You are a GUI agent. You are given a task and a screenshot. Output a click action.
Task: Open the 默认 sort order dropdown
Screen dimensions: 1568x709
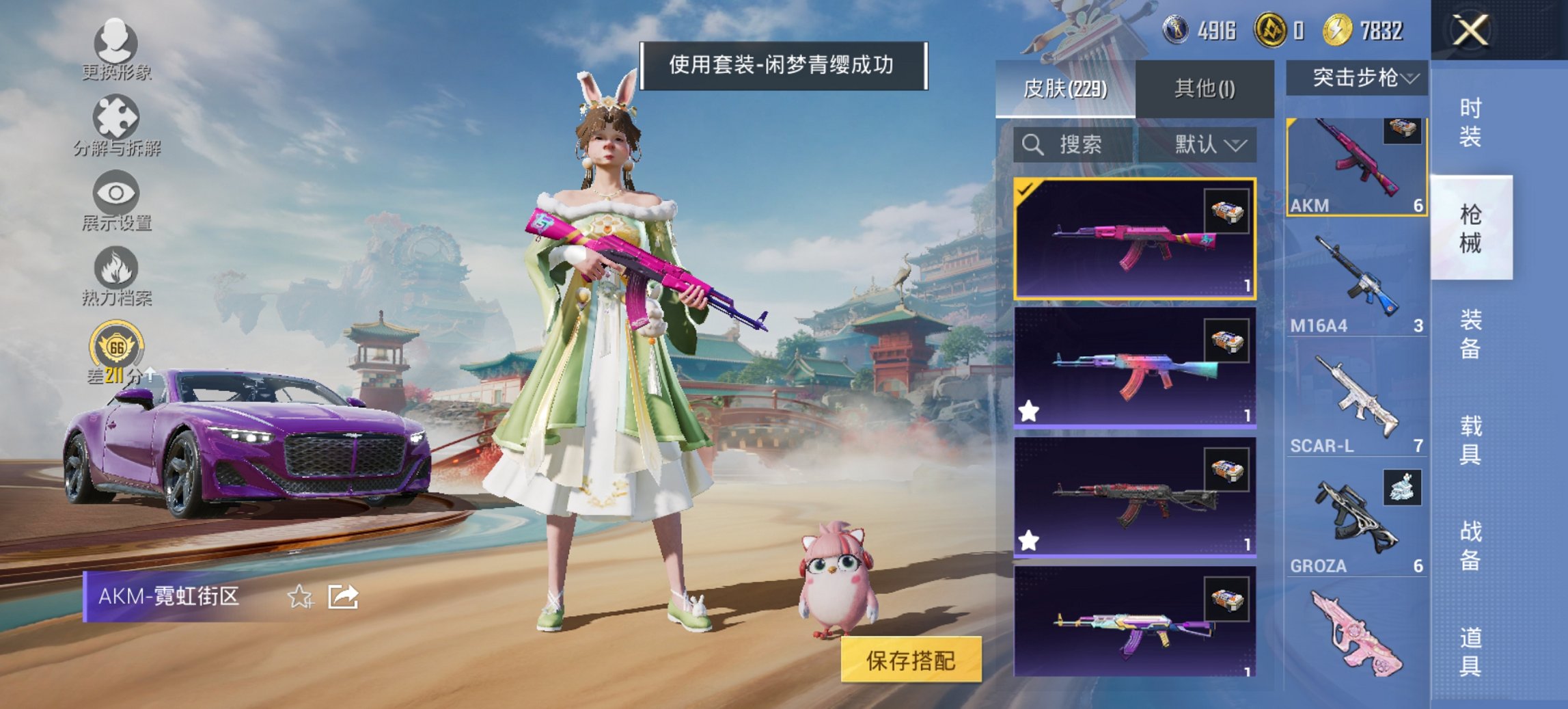point(1208,145)
